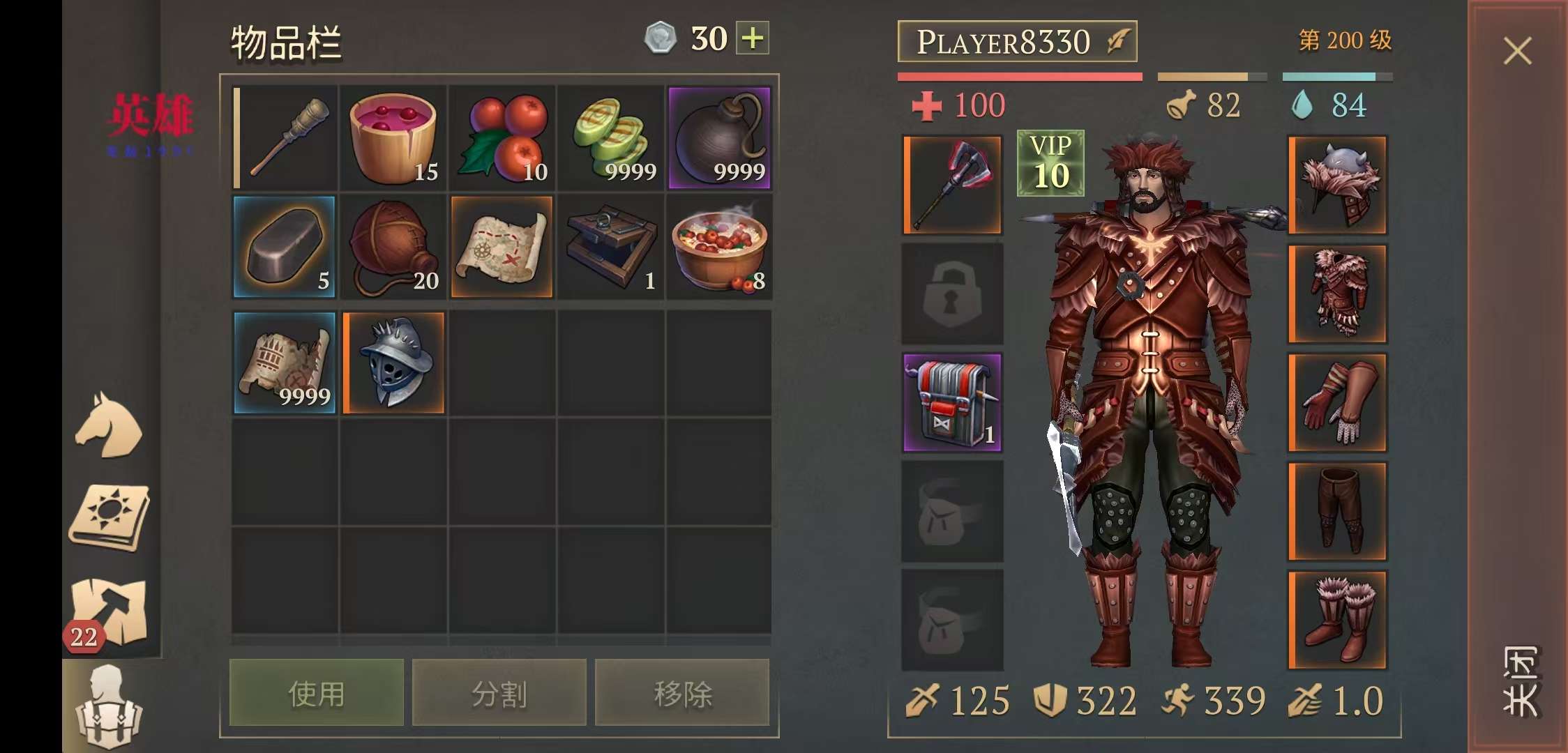Select the spiked gladiator helmet in inventory
The image size is (1568, 753).
(x=394, y=363)
